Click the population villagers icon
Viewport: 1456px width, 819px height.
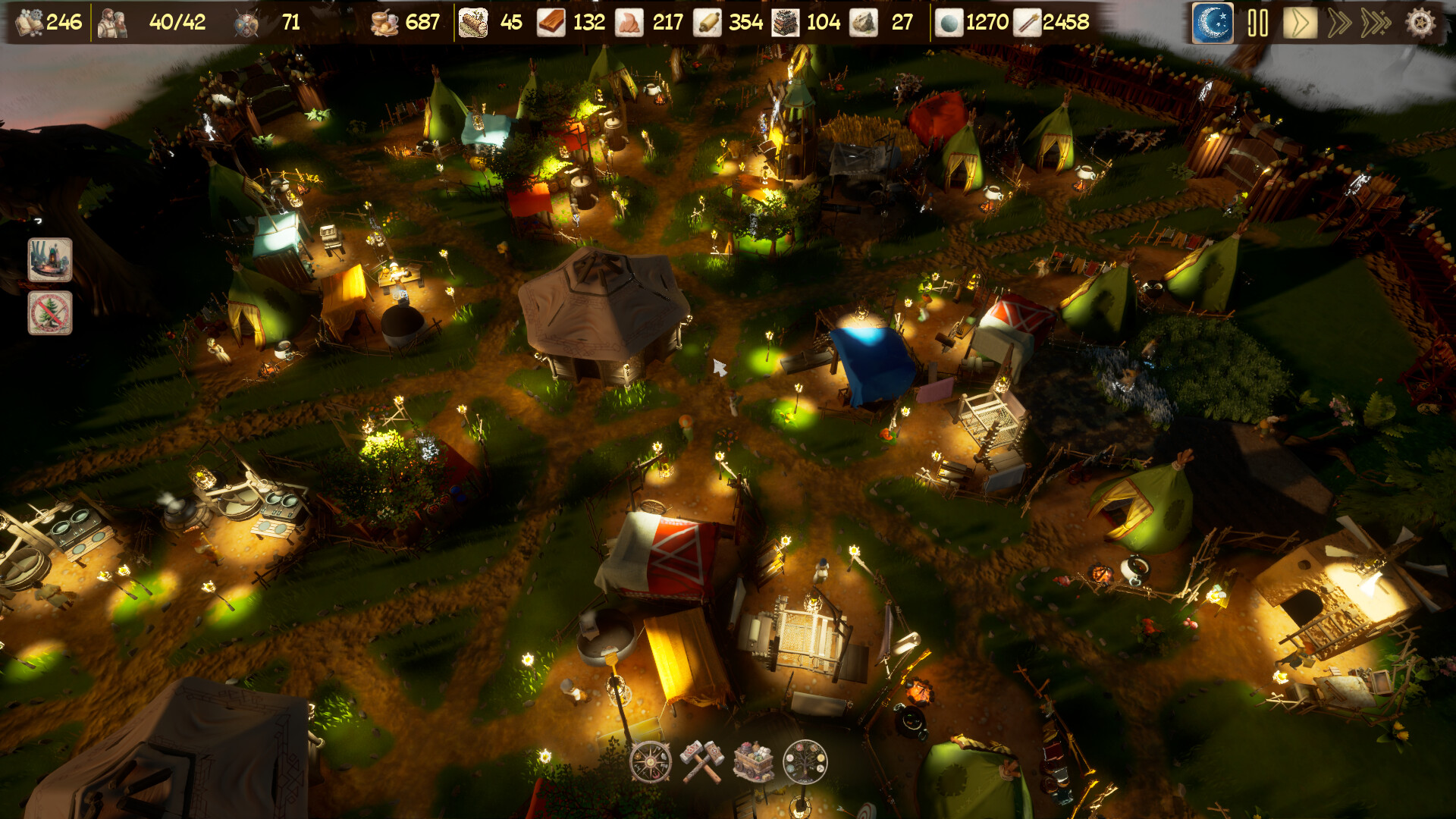[x=113, y=23]
